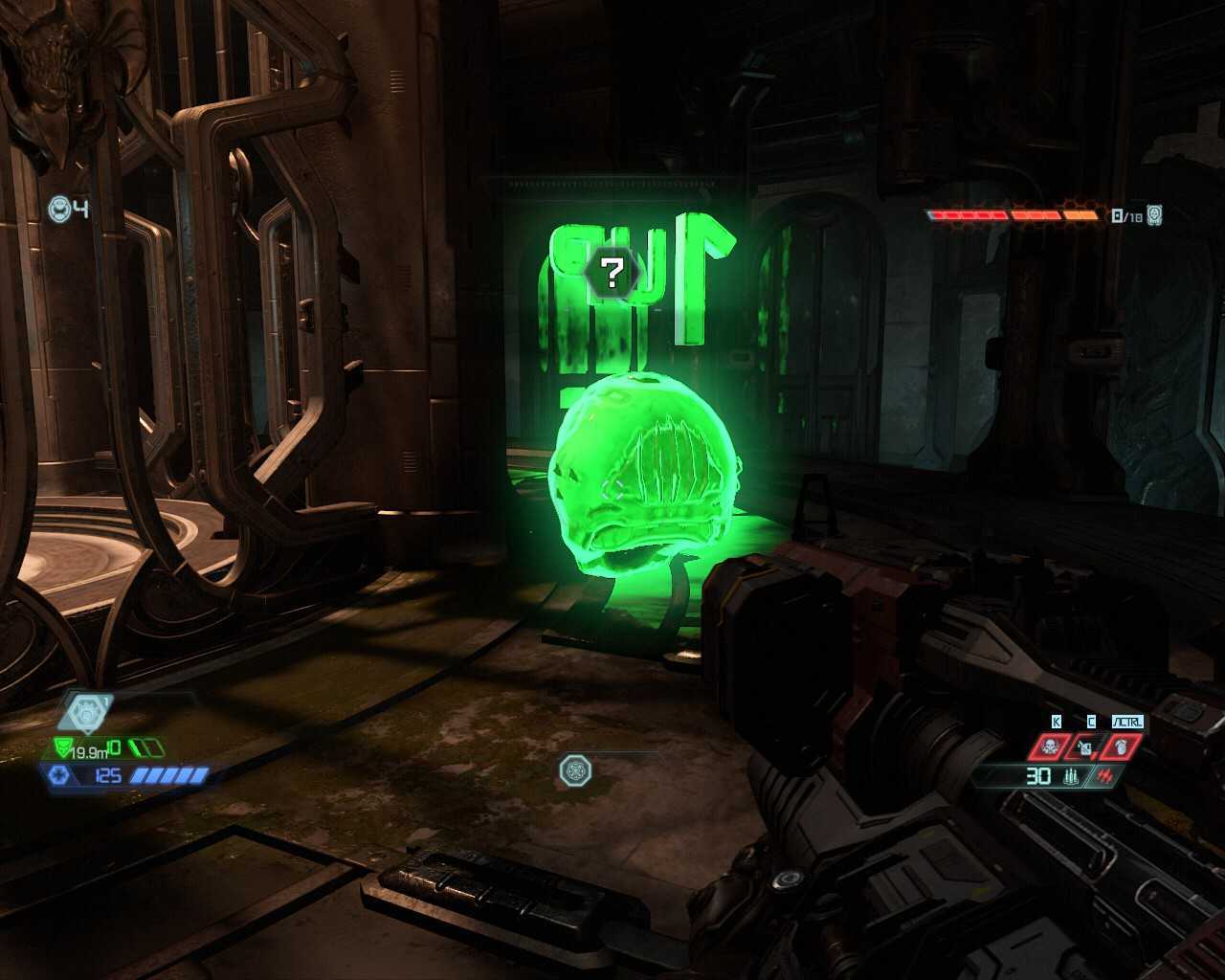Click the skull equipment icon

1050,746
